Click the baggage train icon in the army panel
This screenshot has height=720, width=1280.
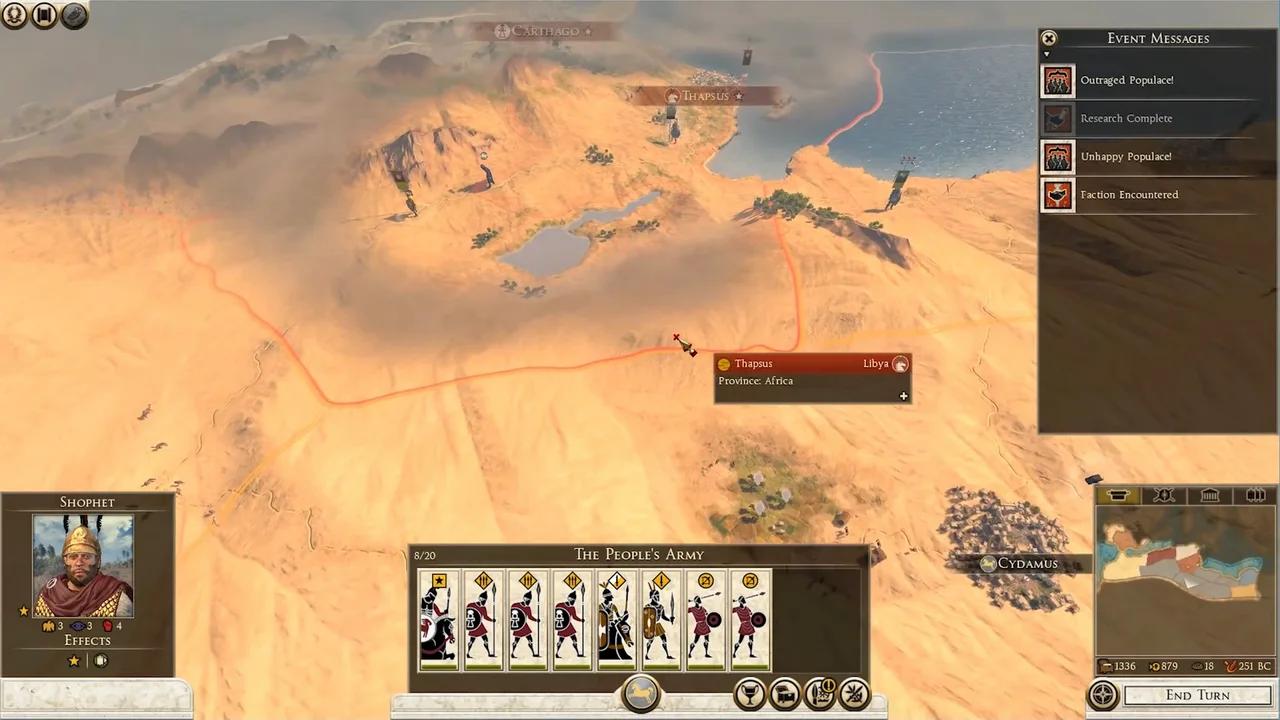[x=784, y=693]
